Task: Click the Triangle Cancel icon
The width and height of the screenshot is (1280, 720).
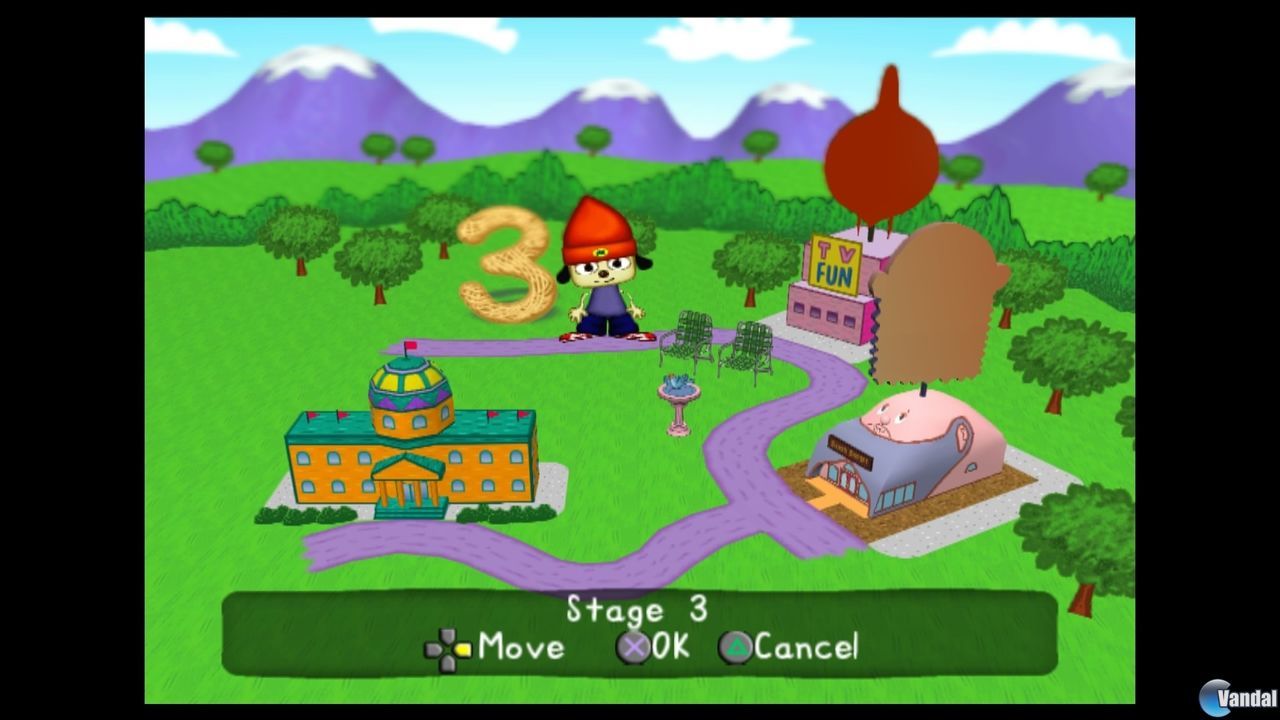Action: [x=736, y=647]
